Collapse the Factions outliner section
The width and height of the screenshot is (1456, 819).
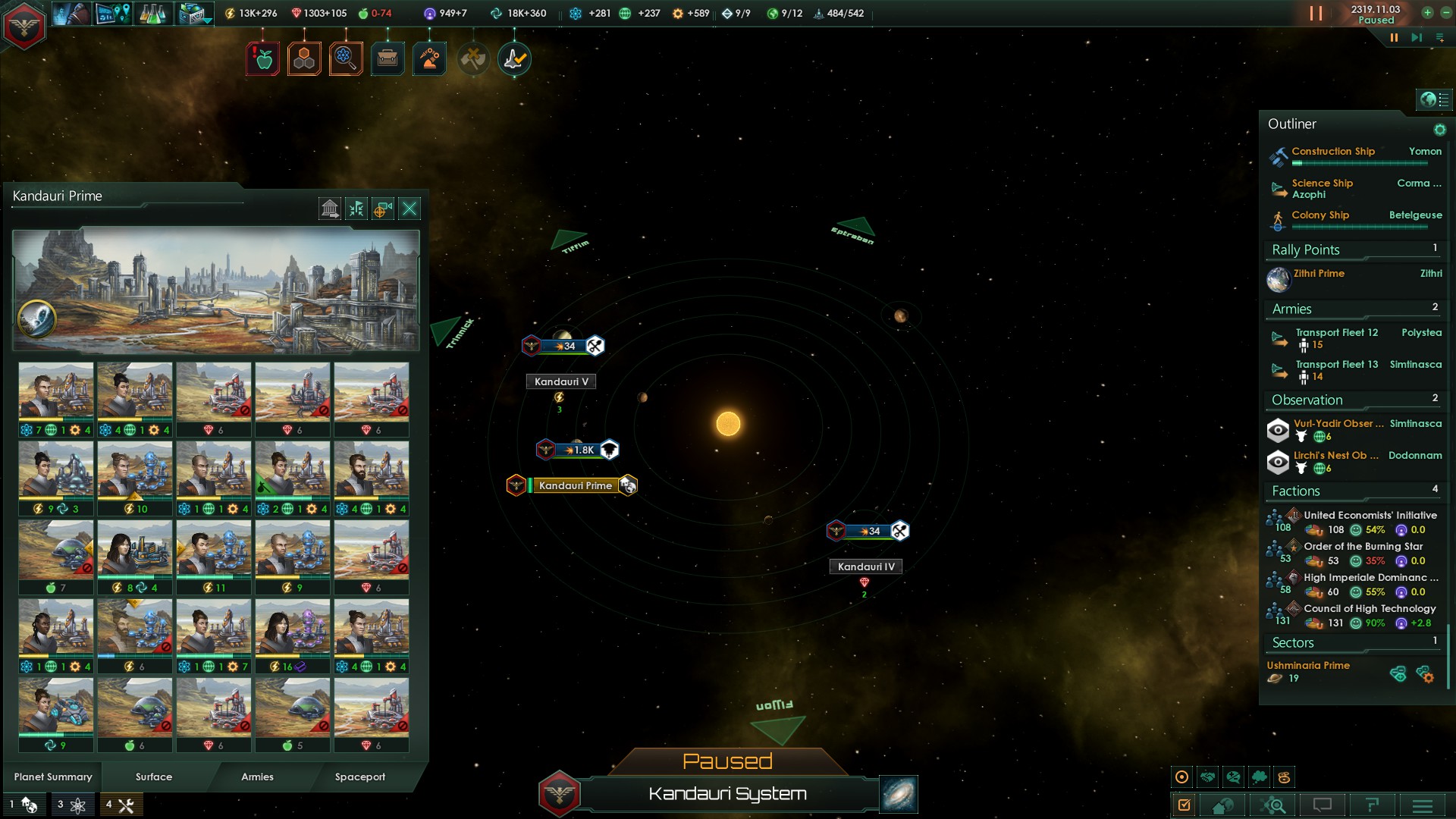pyautogui.click(x=1296, y=491)
